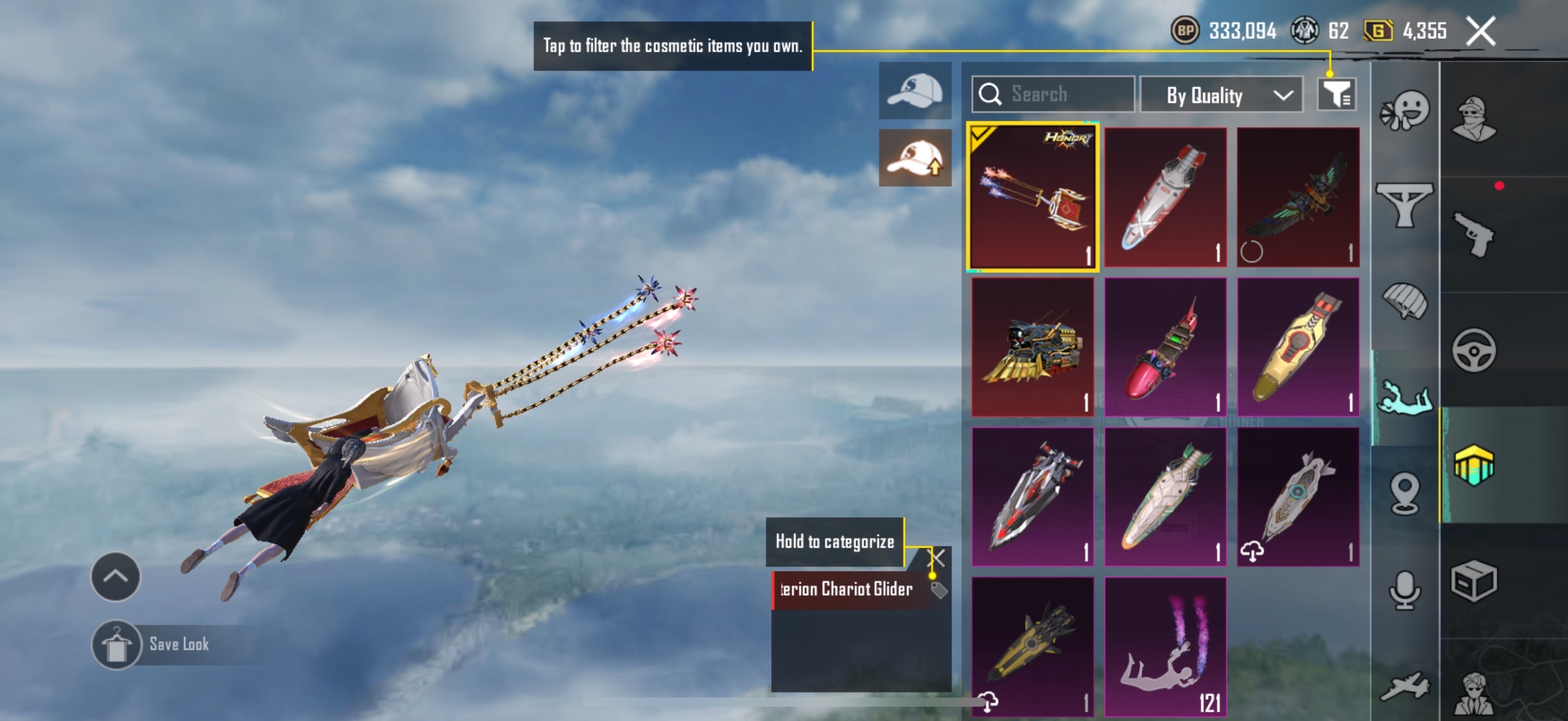Open the steering wheel vehicles section
This screenshot has width=1568, height=721.
tap(1474, 350)
